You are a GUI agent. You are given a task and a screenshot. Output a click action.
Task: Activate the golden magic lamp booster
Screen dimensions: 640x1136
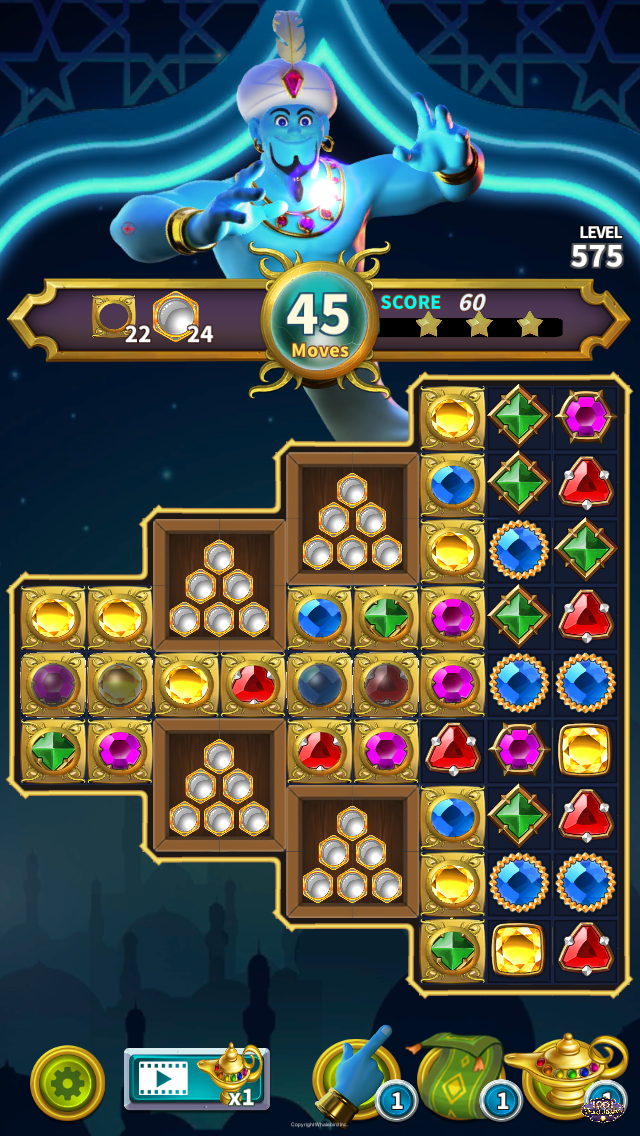(562, 1074)
